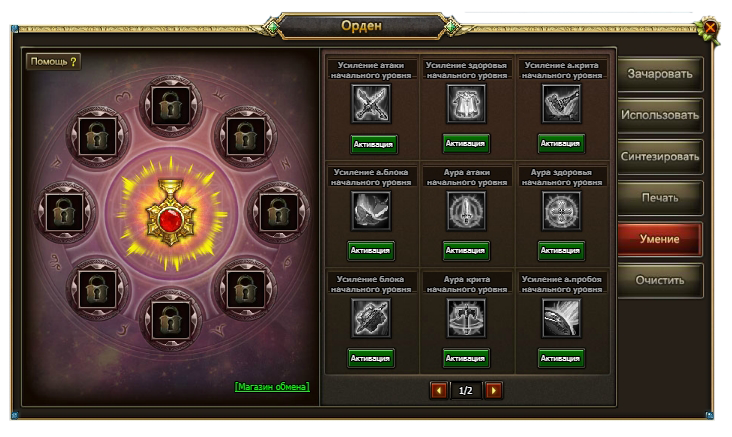Image resolution: width=732 pixels, height=437 pixels.
Task: Open the Помощь help button
Action: click(54, 61)
